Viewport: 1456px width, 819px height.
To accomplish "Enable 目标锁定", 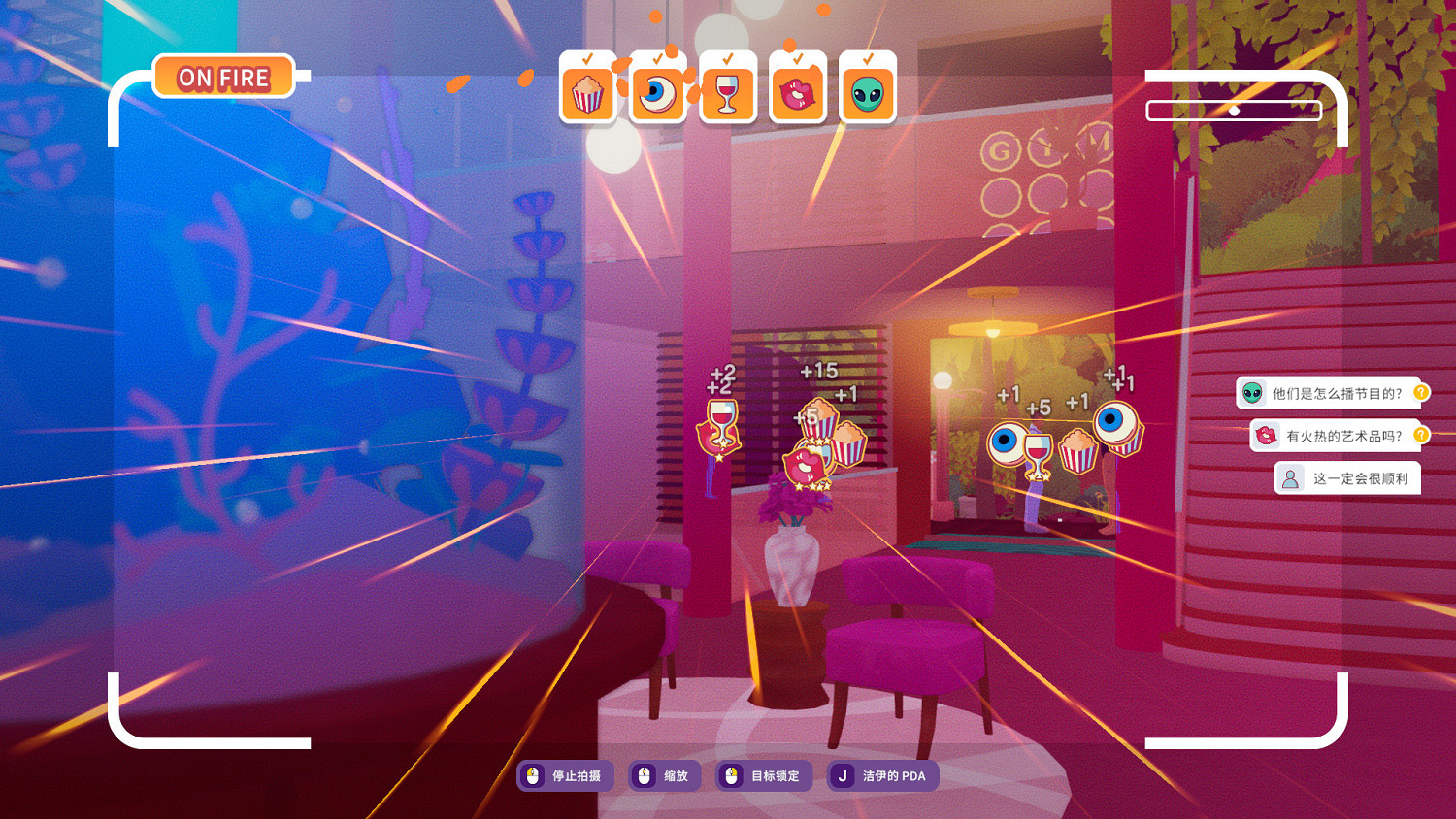I will (x=763, y=775).
